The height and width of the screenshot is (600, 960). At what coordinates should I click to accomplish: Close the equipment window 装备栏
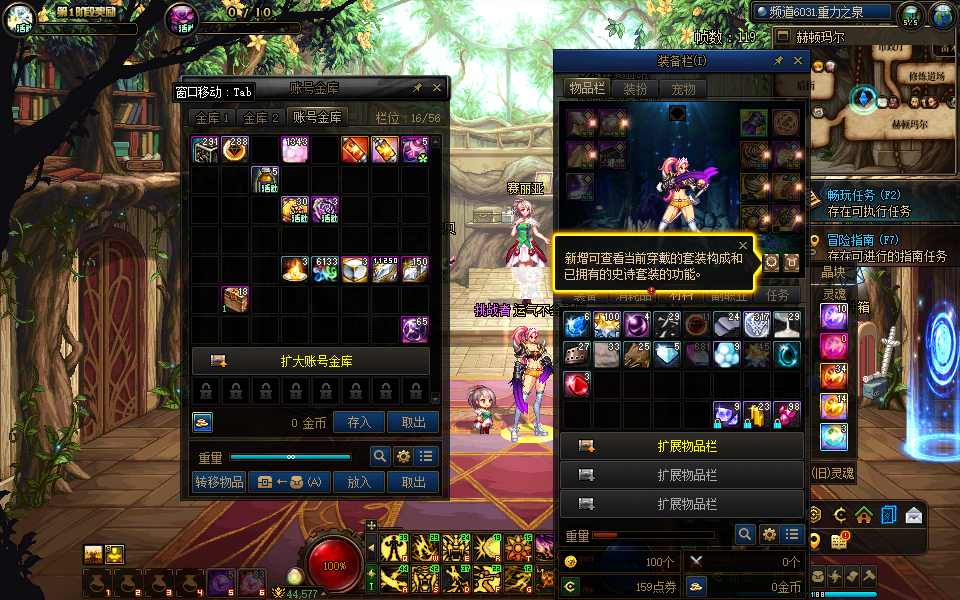click(x=798, y=61)
